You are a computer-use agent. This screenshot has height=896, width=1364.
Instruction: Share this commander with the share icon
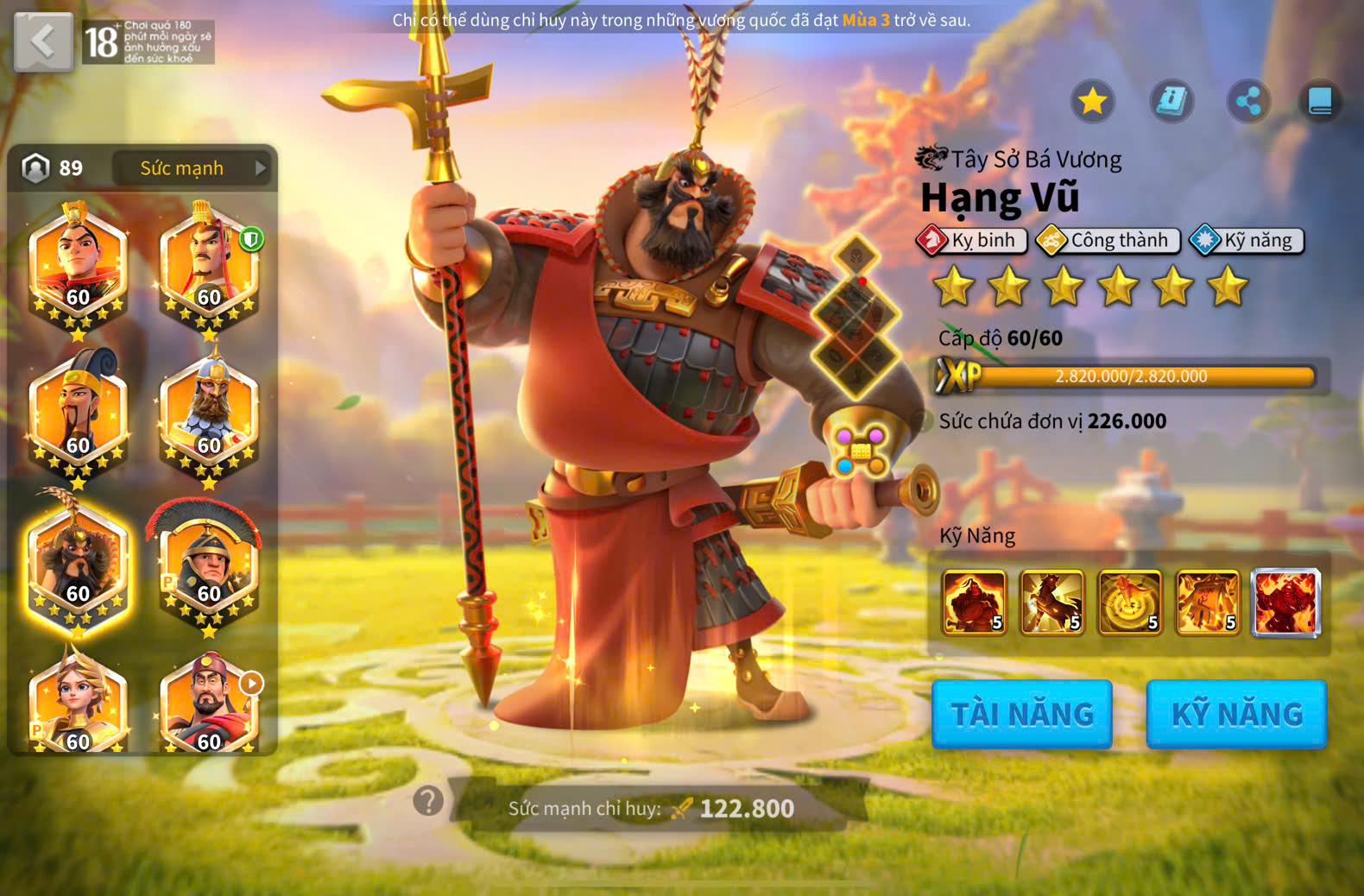click(x=1248, y=102)
